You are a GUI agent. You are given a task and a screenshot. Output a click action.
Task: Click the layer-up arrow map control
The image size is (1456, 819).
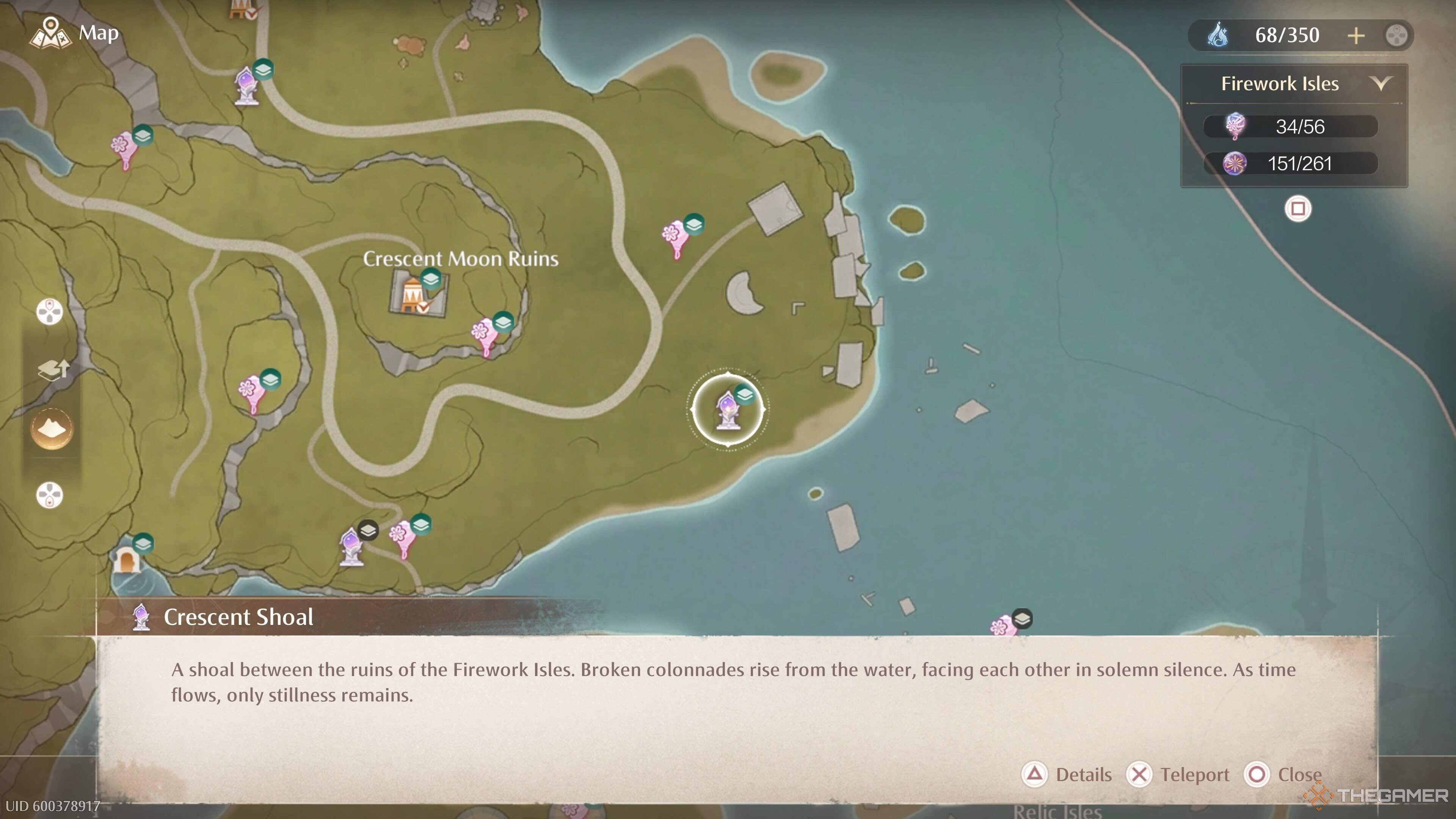coord(52,370)
